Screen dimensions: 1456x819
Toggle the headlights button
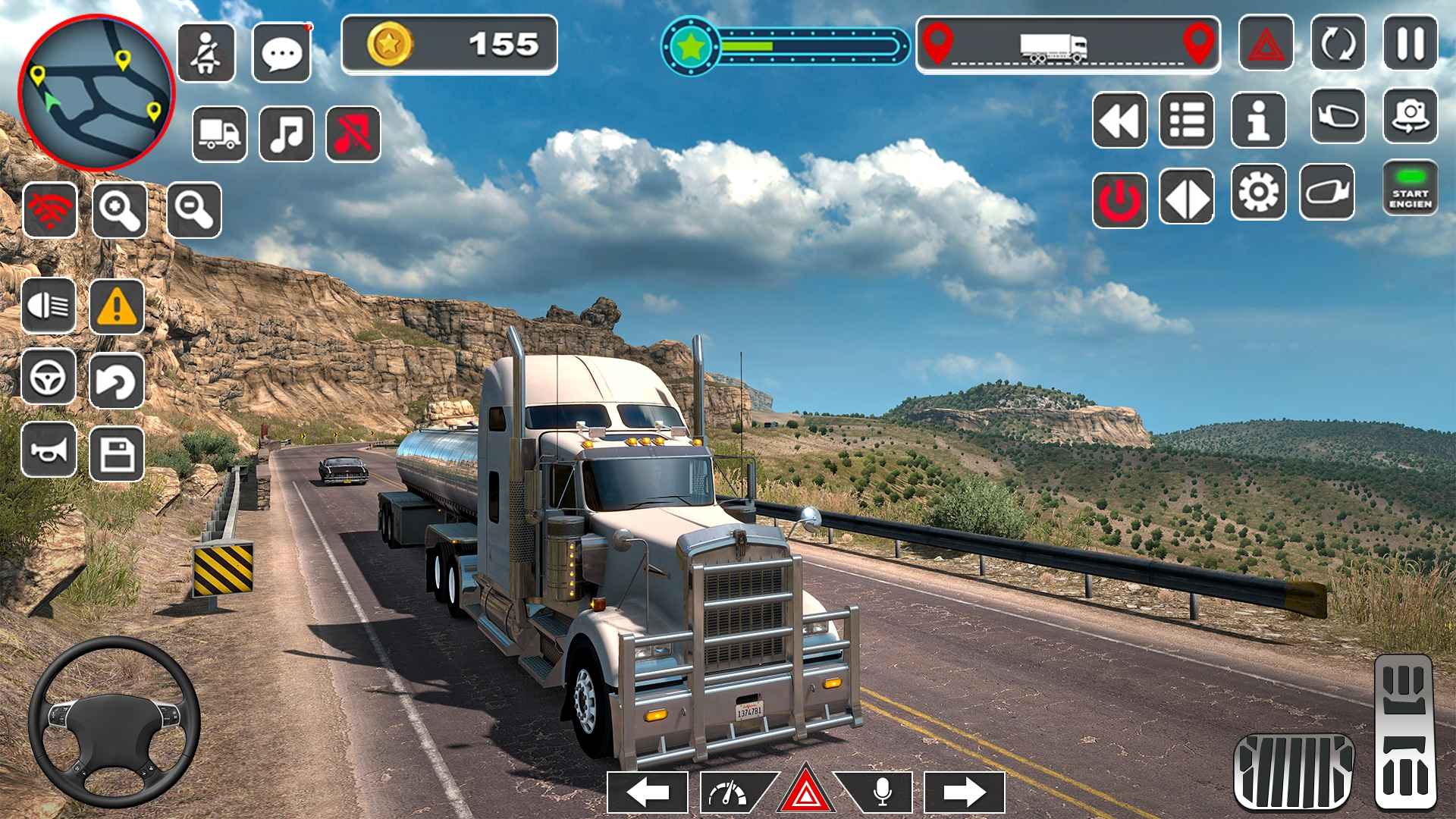(x=49, y=306)
